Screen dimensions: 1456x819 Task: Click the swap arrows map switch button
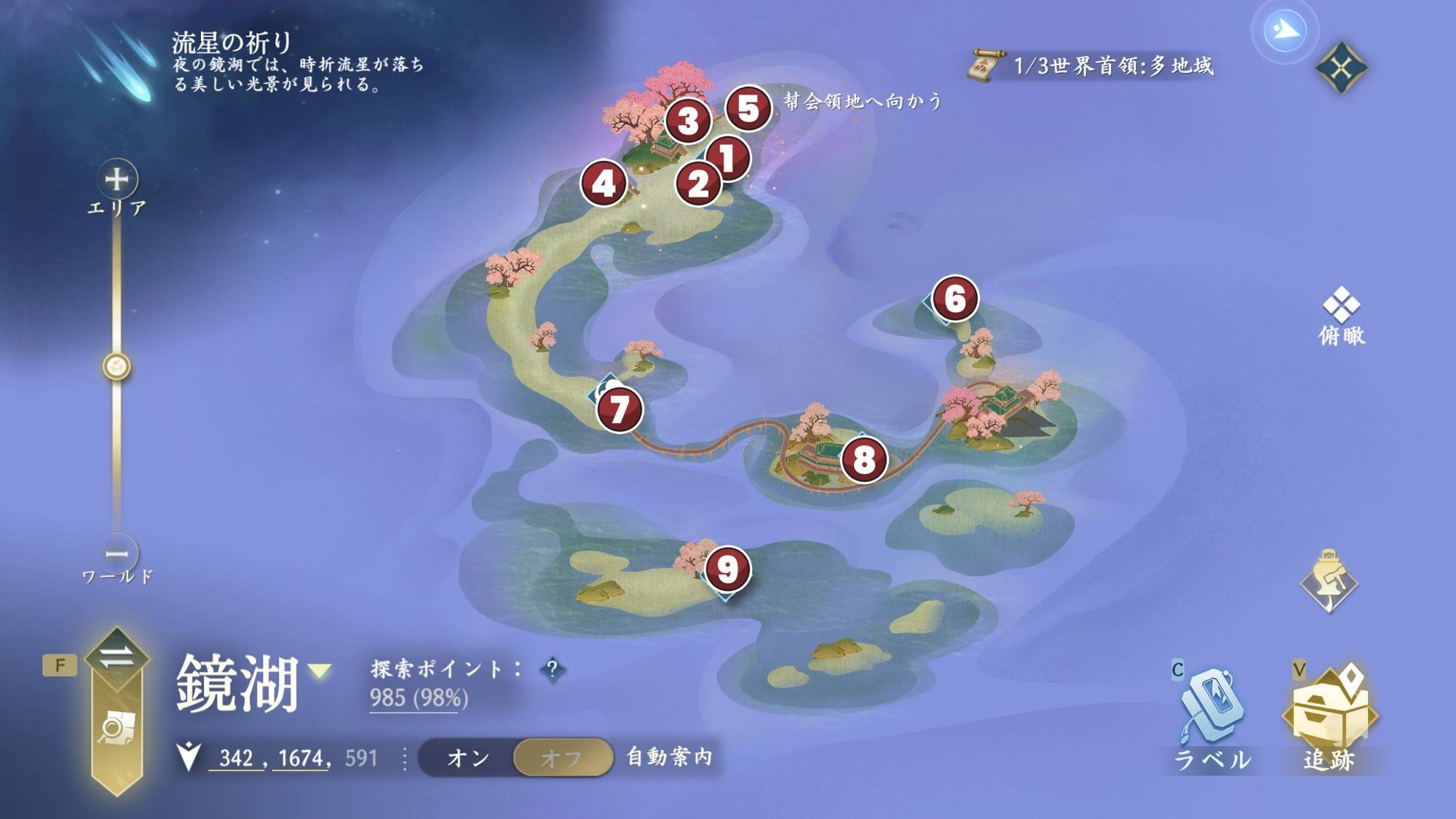116,657
